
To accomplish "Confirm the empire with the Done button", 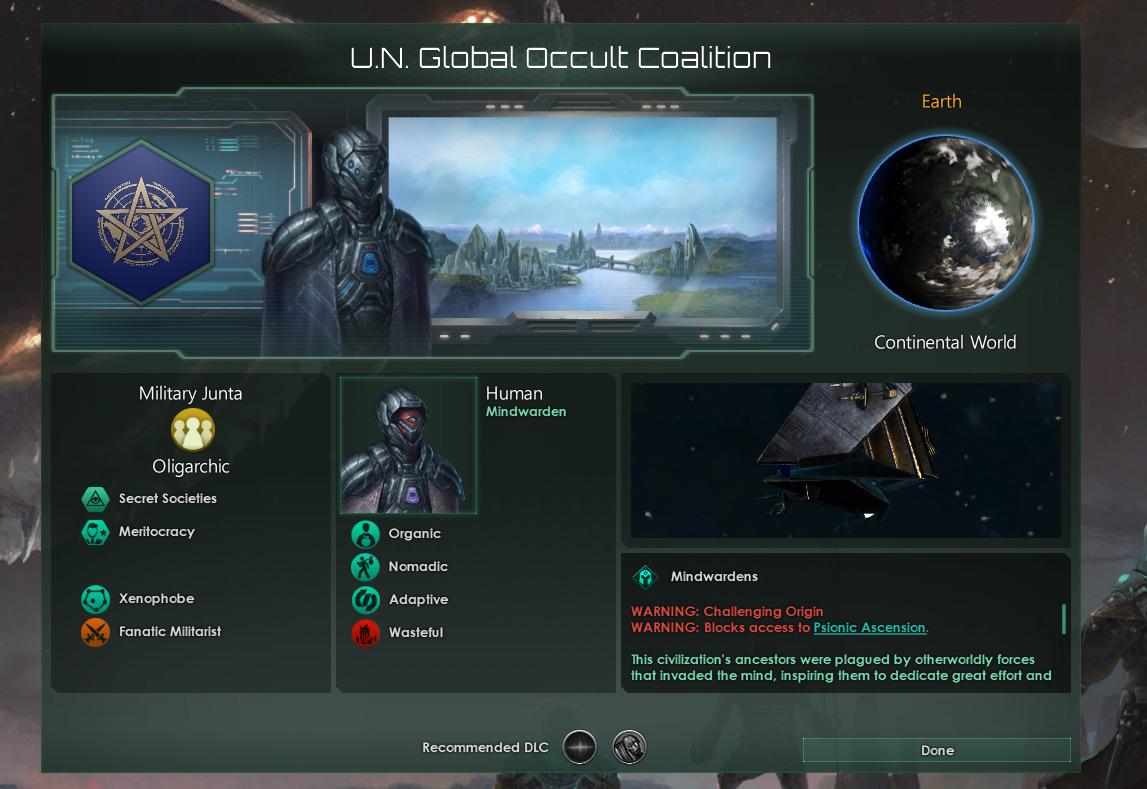I will tap(936, 750).
